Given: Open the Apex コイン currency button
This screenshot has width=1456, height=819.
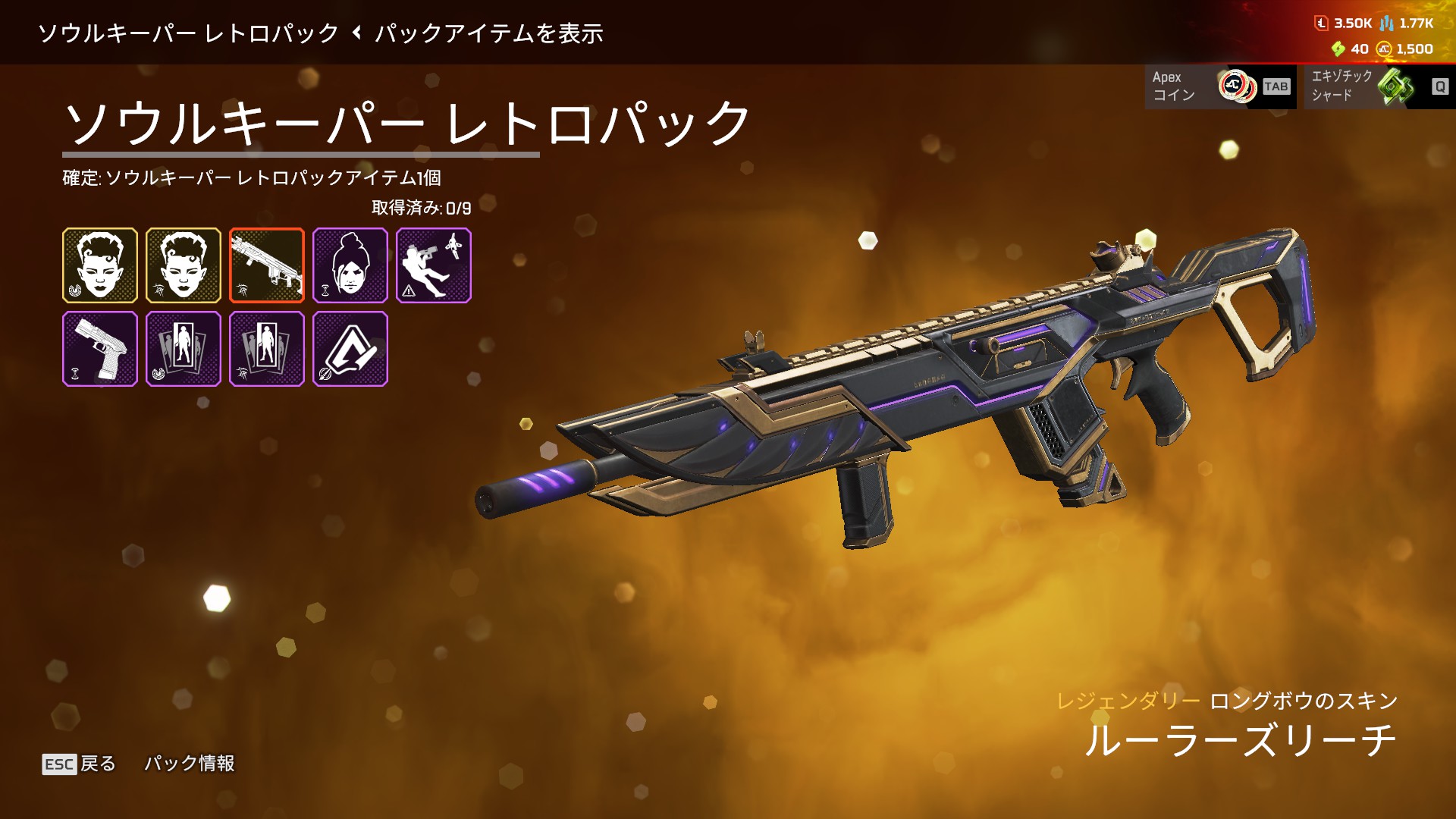Looking at the screenshot, I should [x=1220, y=86].
